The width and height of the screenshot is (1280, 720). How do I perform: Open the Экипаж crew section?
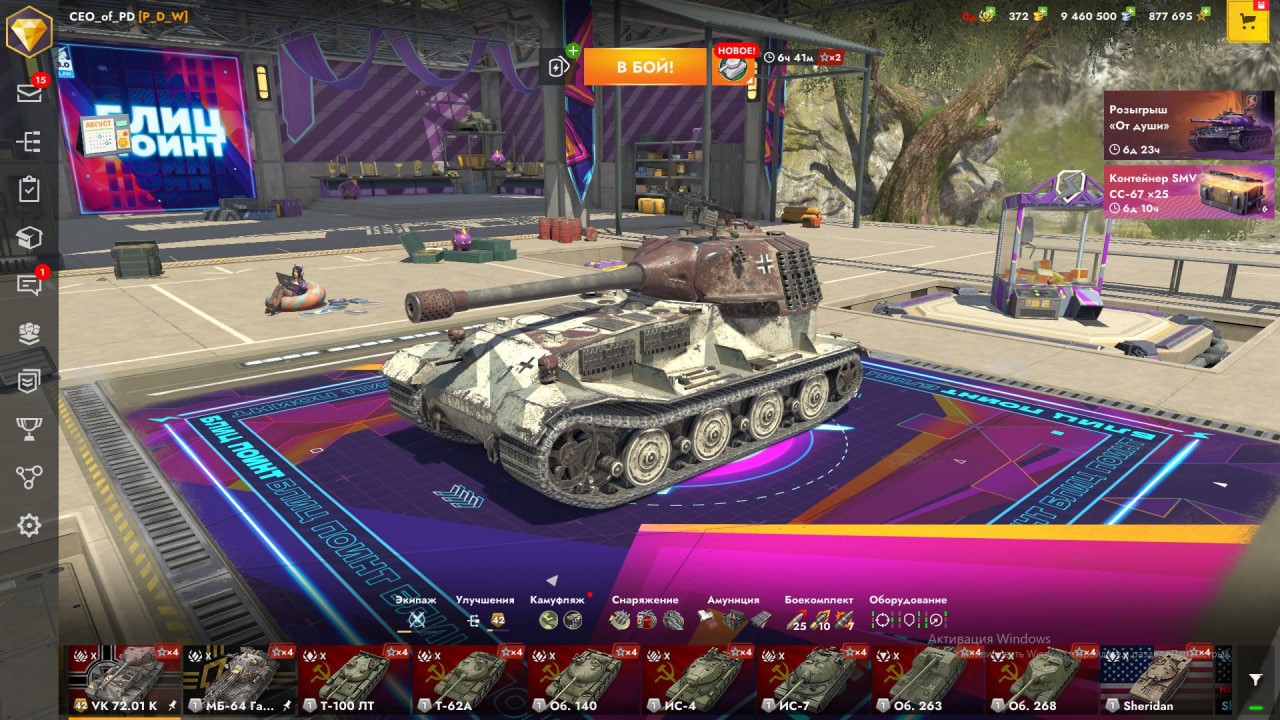point(416,619)
